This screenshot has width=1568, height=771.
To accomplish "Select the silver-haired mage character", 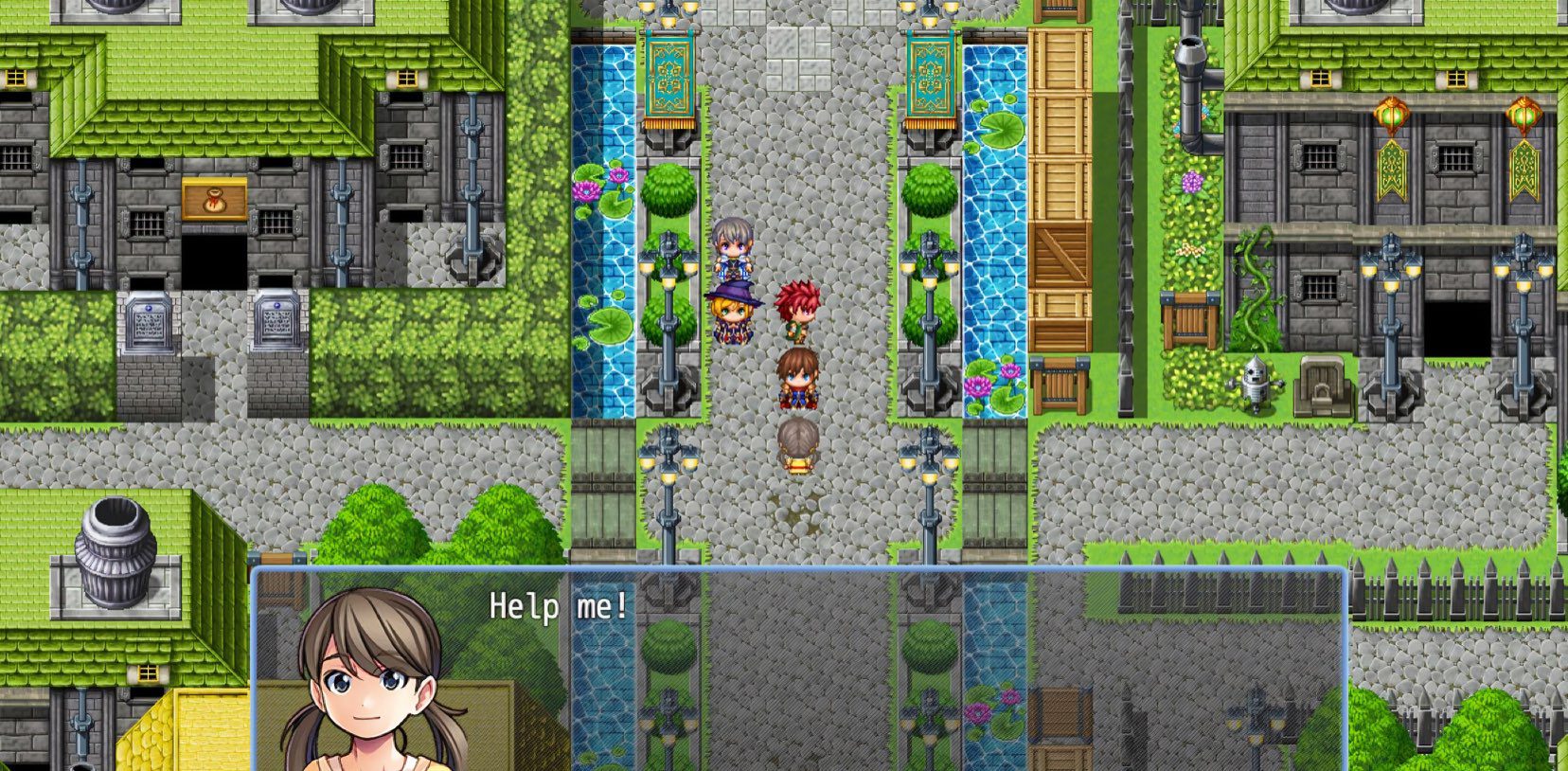I will (x=734, y=248).
